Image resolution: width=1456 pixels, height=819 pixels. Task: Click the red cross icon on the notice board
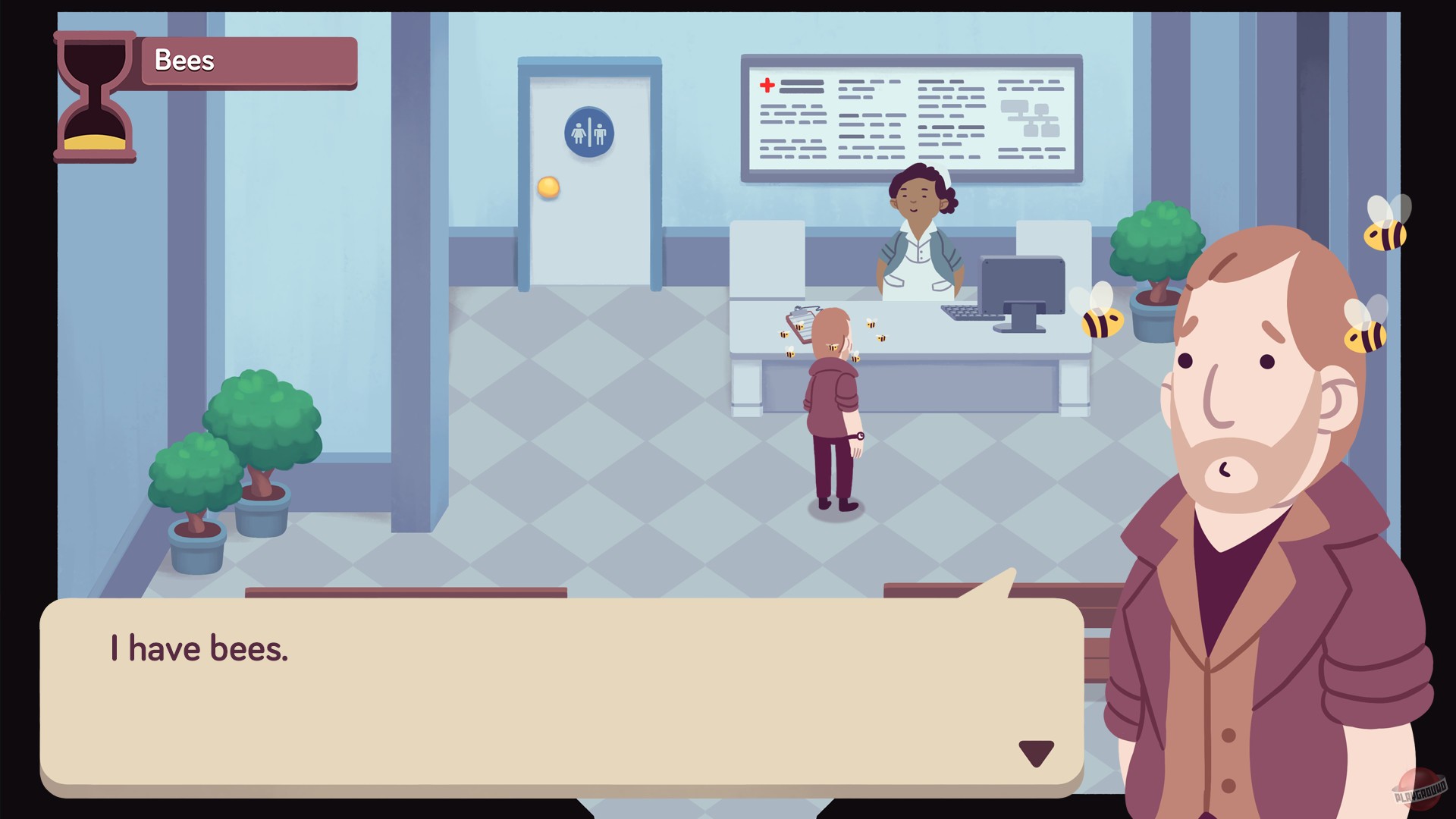click(768, 85)
